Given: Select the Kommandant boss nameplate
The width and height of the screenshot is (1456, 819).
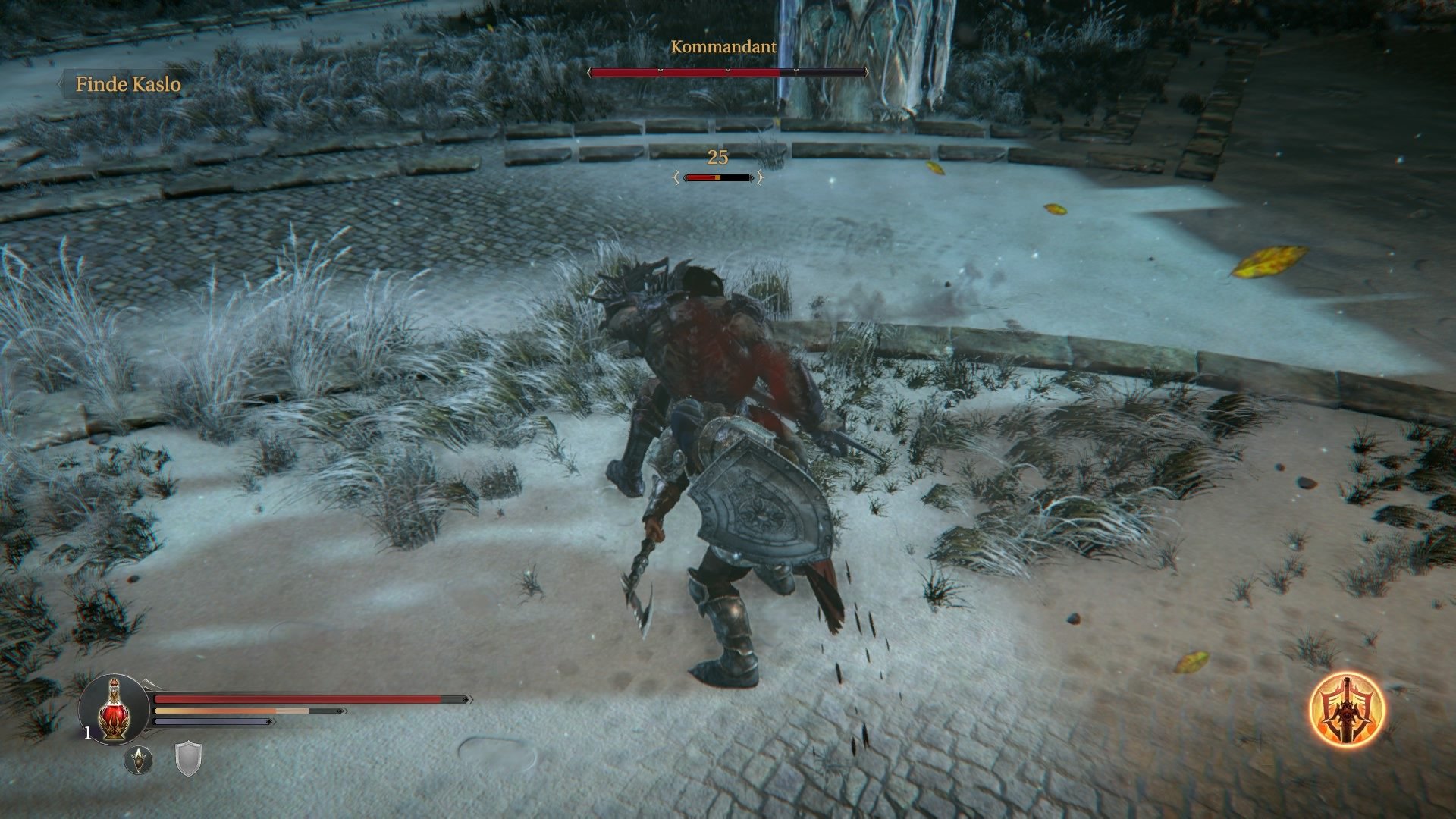Looking at the screenshot, I should tap(723, 48).
